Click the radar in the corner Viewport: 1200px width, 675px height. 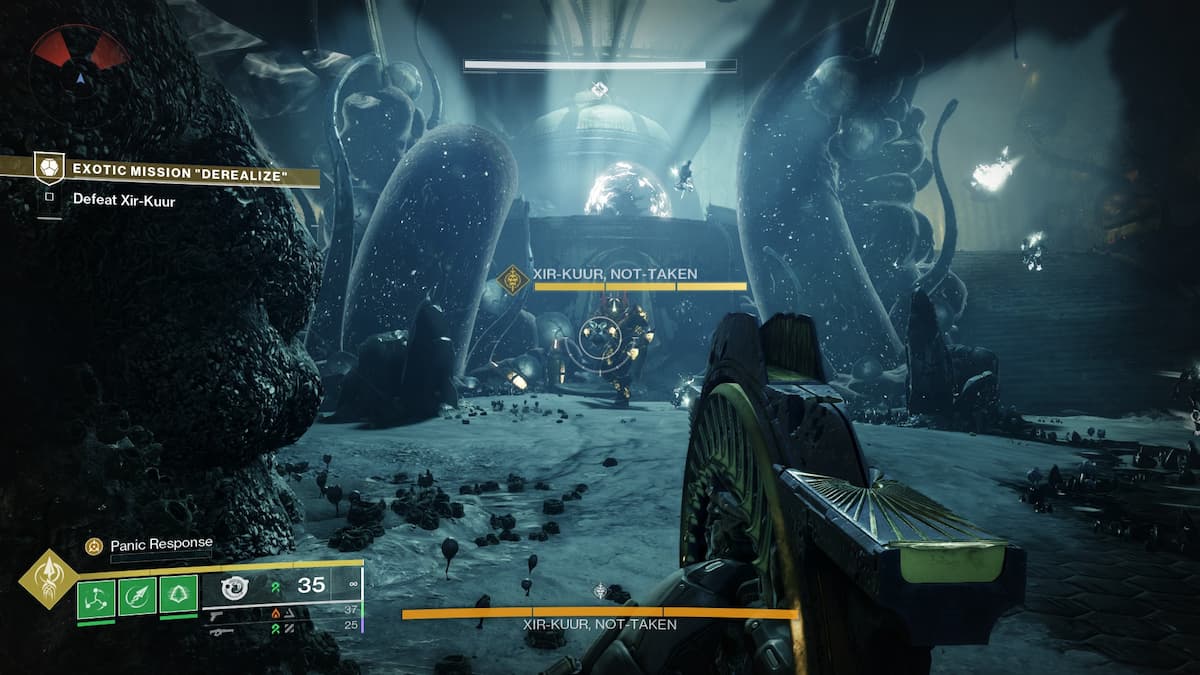80,62
